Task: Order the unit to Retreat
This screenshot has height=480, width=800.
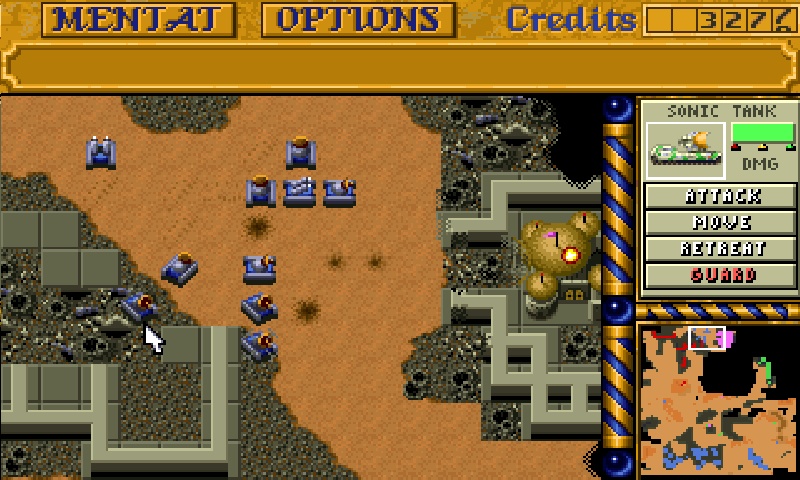Action: point(723,248)
